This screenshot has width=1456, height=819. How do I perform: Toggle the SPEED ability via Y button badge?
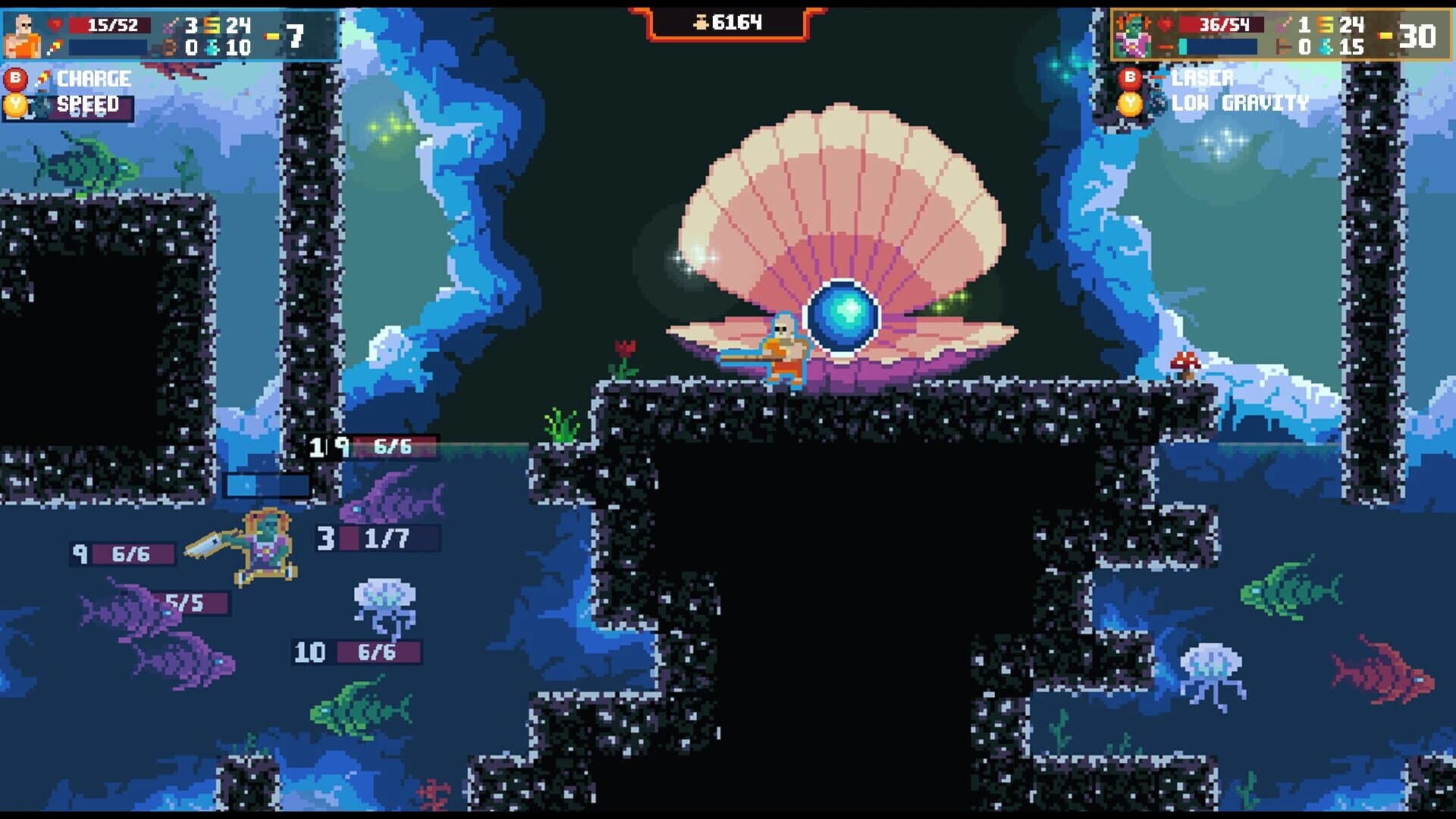[16, 105]
